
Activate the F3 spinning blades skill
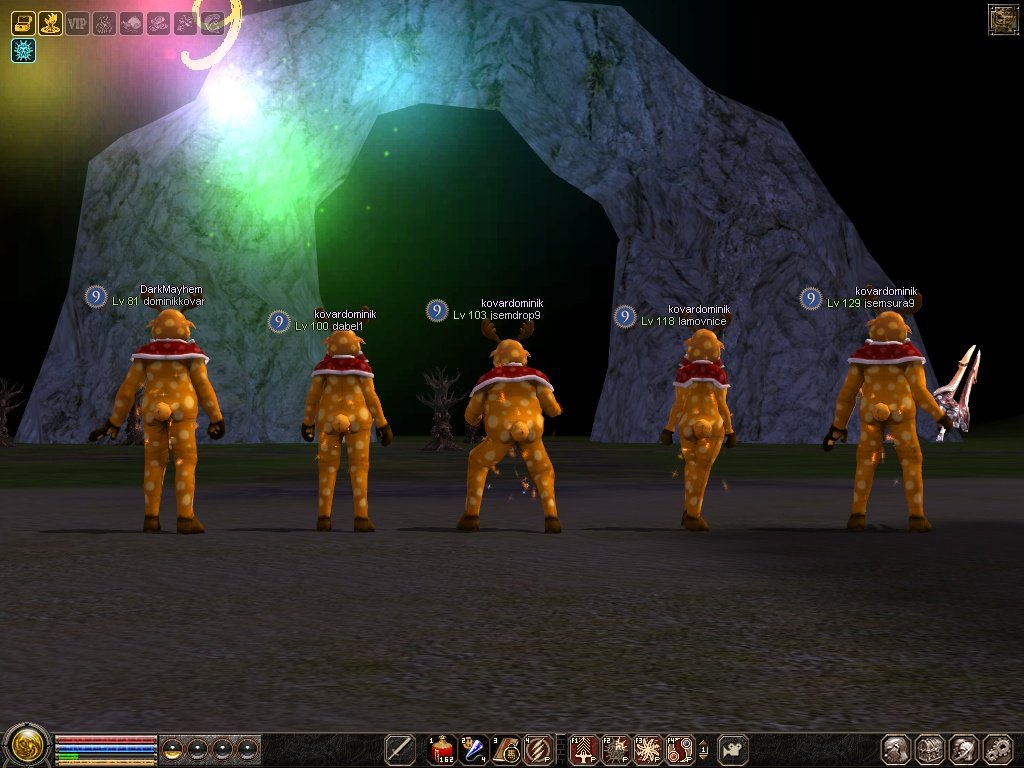pyautogui.click(x=647, y=749)
